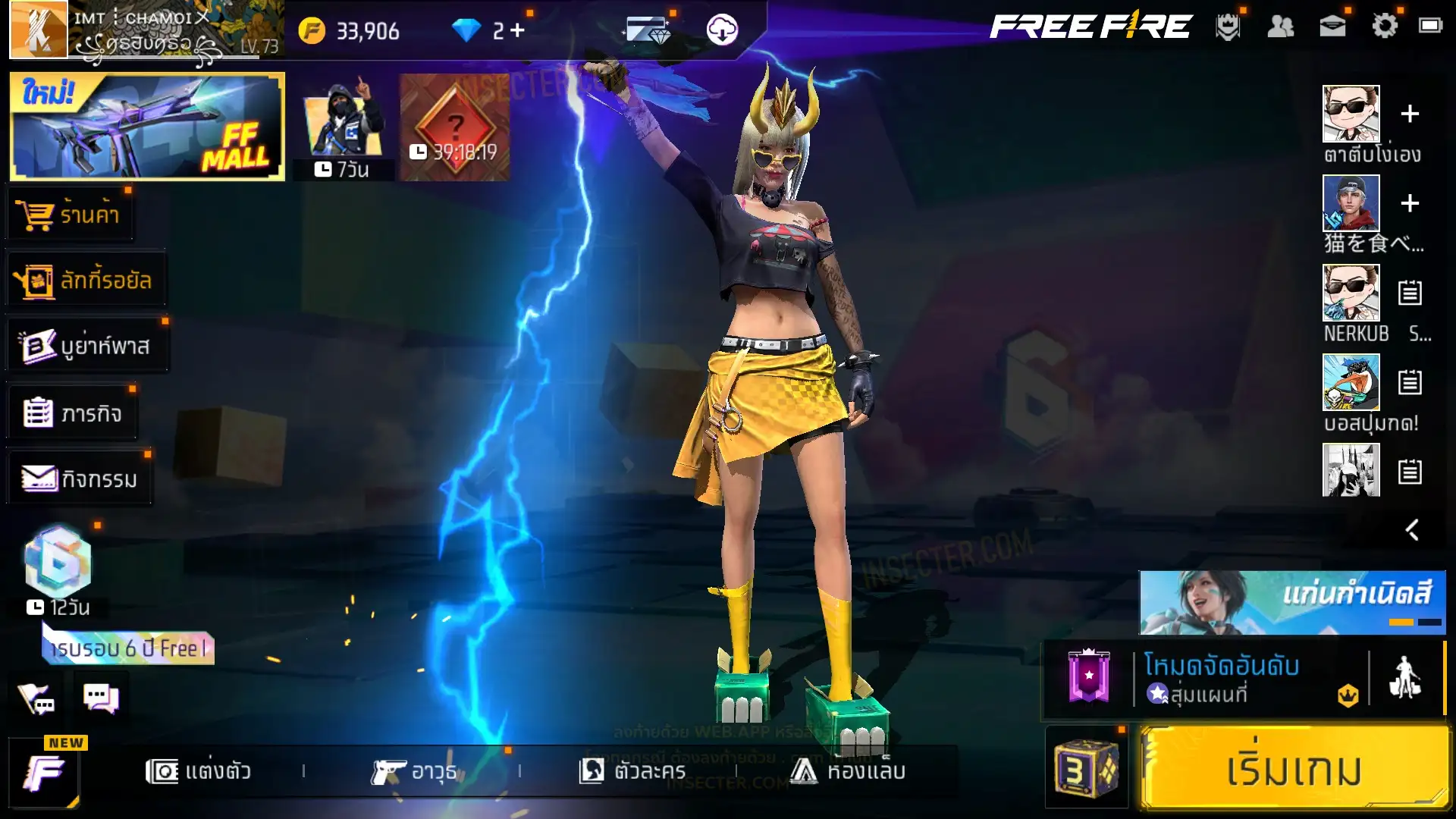Add diamonds with the plus button
Screen dimensions: 1456x819
click(517, 30)
